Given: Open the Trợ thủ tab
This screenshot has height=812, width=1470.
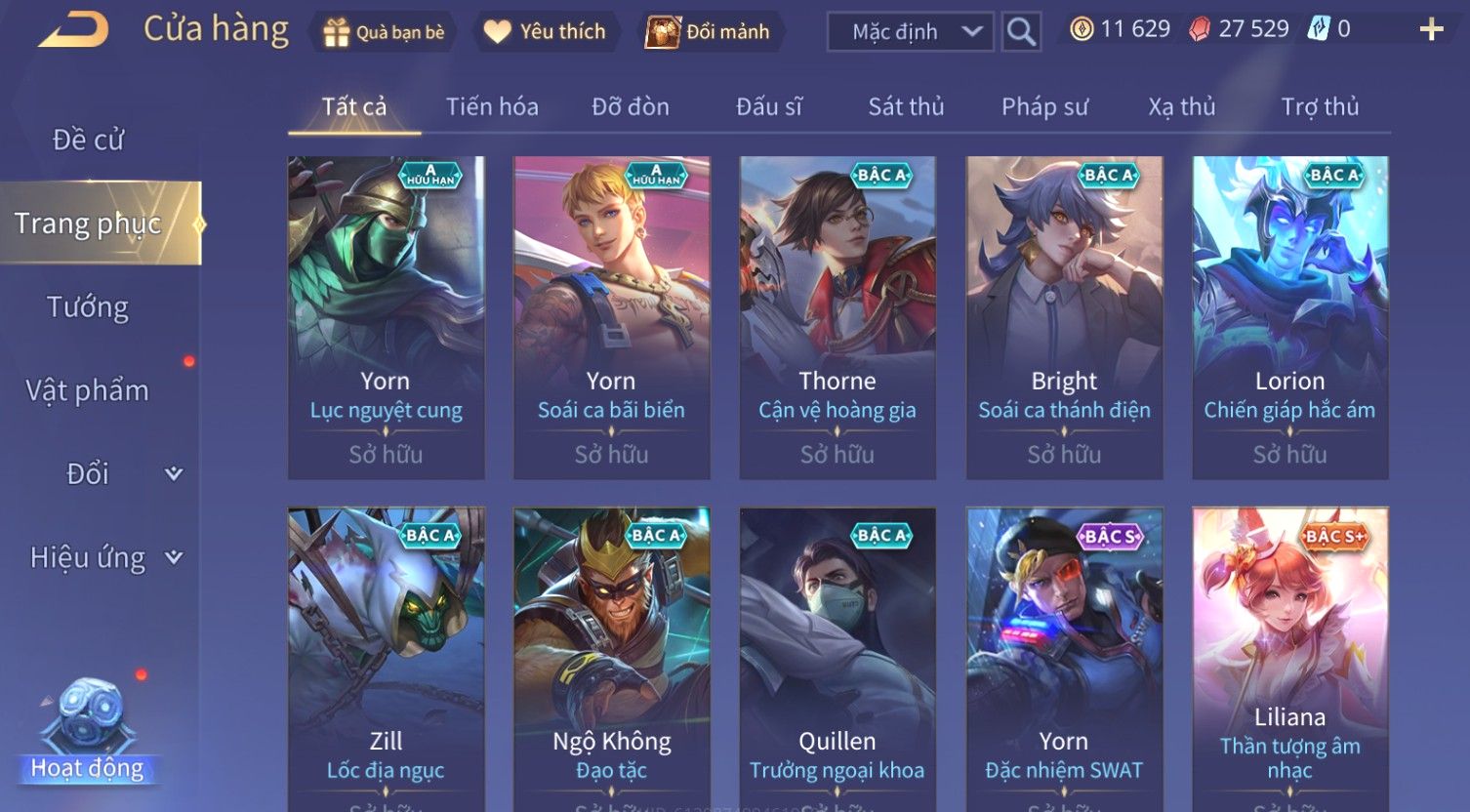Looking at the screenshot, I should point(1320,106).
